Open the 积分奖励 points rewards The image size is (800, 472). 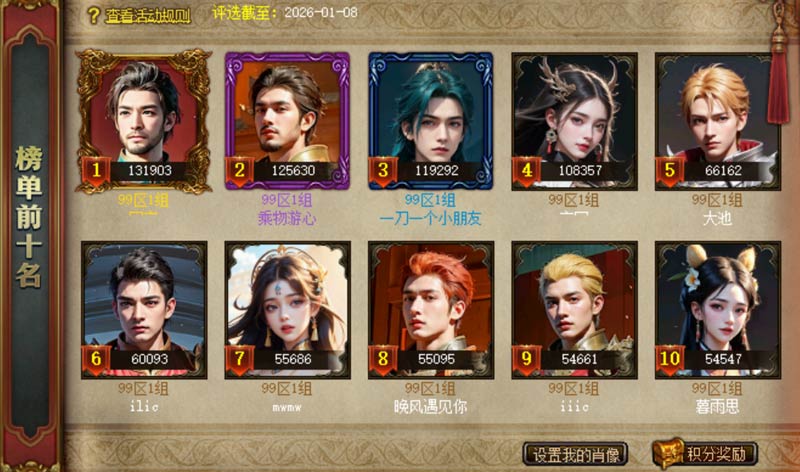click(706, 454)
